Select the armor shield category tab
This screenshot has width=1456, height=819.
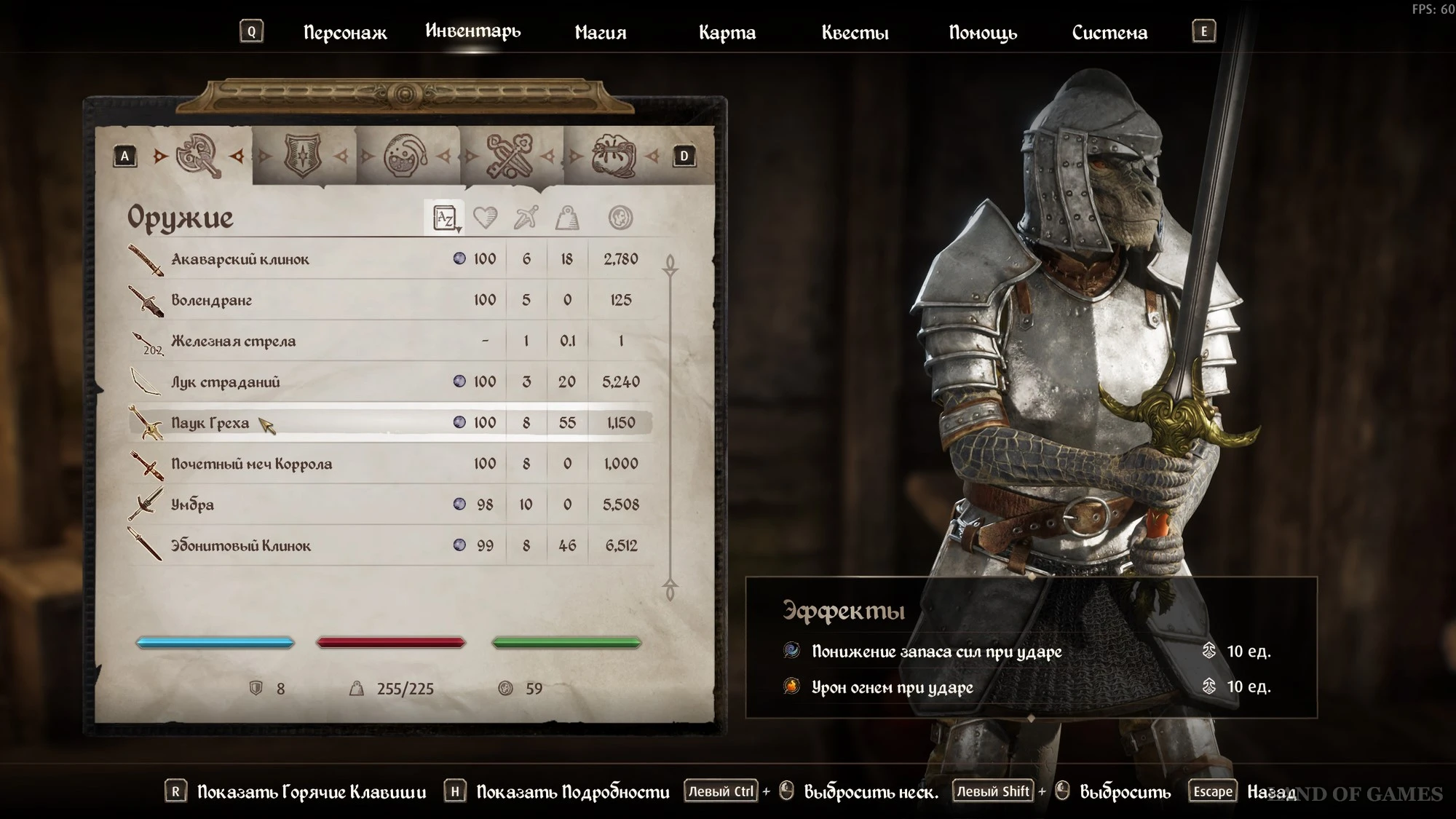[x=303, y=156]
